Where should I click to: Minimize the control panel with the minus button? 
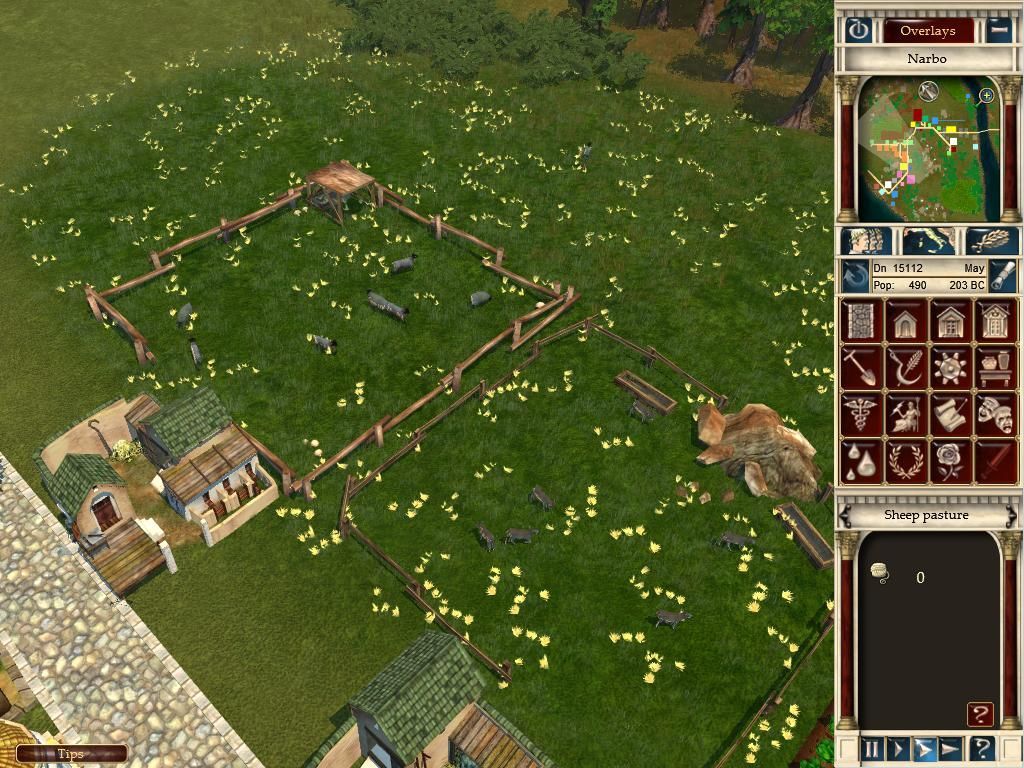[999, 30]
